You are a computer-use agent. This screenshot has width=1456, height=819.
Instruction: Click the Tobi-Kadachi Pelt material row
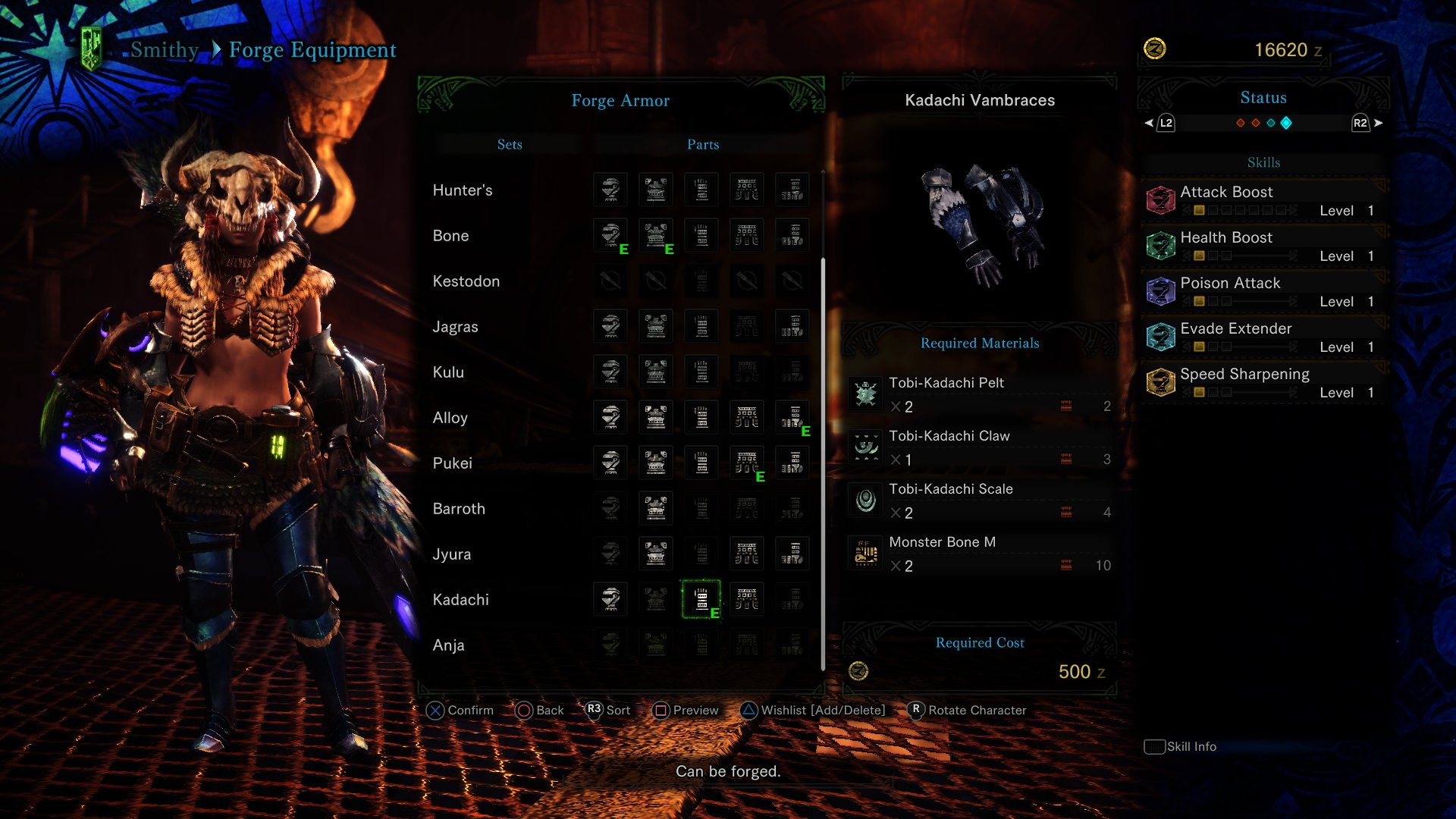pyautogui.click(x=980, y=394)
